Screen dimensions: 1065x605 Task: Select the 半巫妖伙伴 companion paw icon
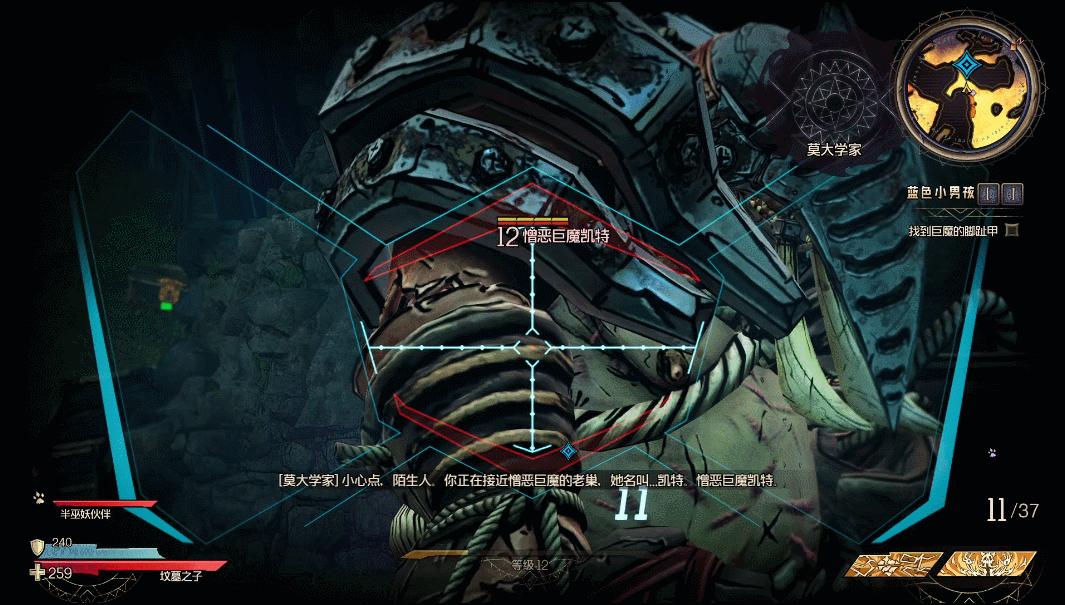[x=38, y=496]
